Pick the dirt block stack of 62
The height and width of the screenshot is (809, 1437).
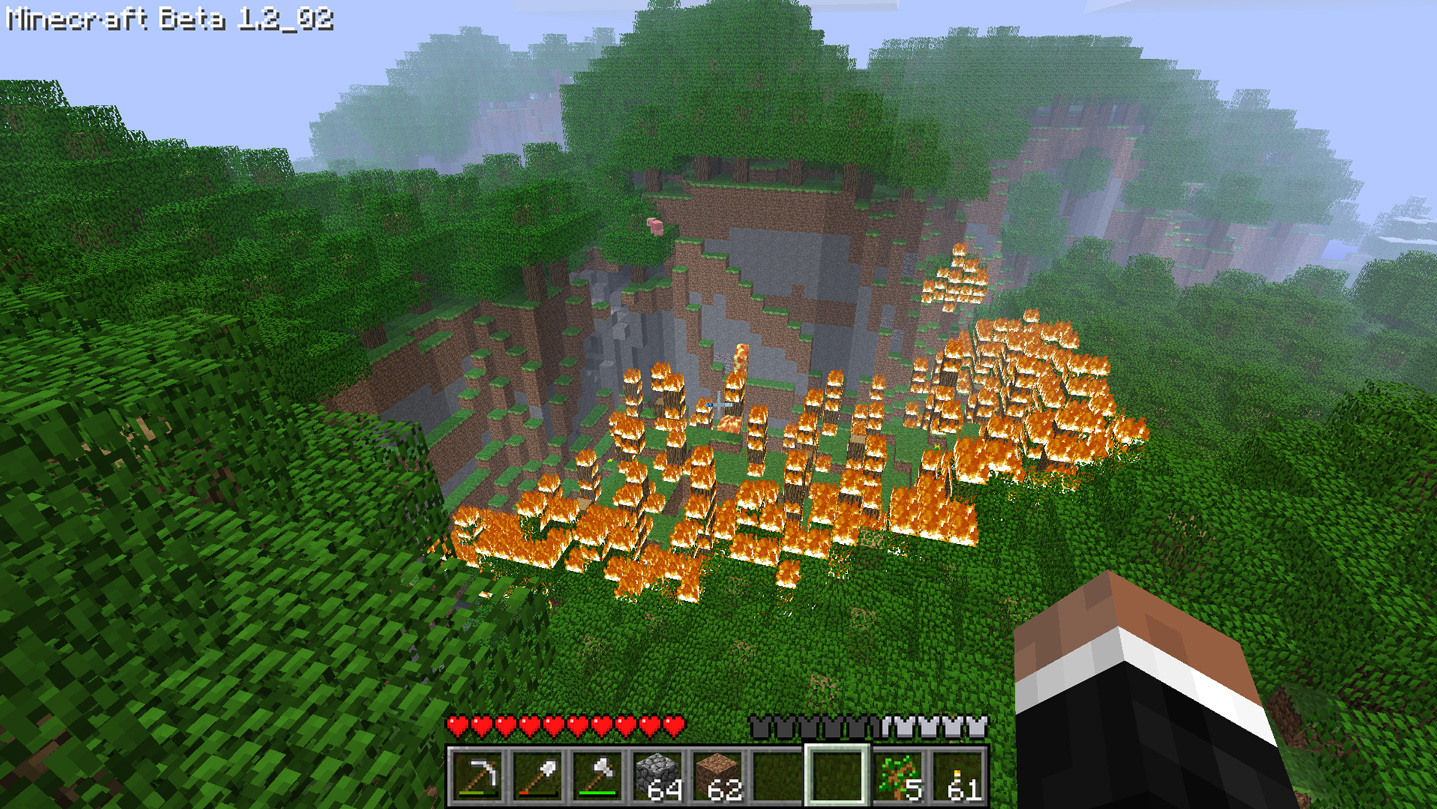(x=717, y=776)
